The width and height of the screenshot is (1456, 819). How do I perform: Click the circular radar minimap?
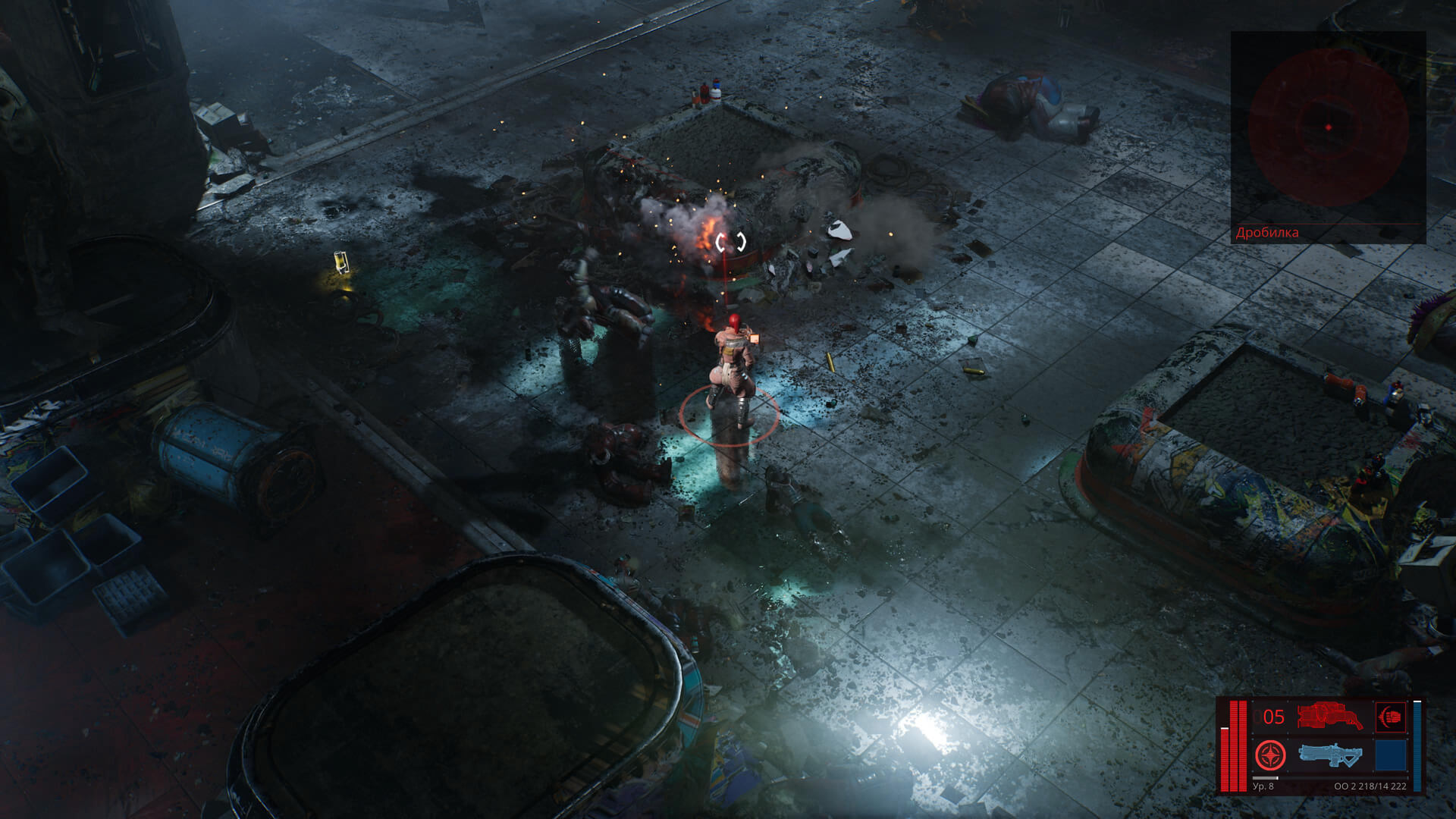click(x=1328, y=127)
